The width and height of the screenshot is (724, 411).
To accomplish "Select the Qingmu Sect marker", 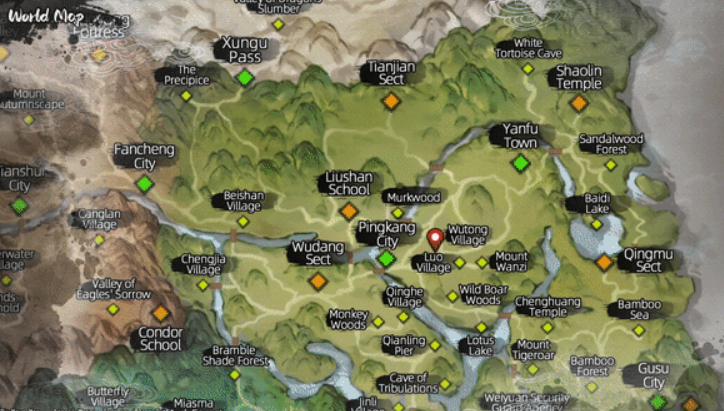I will pos(604,262).
